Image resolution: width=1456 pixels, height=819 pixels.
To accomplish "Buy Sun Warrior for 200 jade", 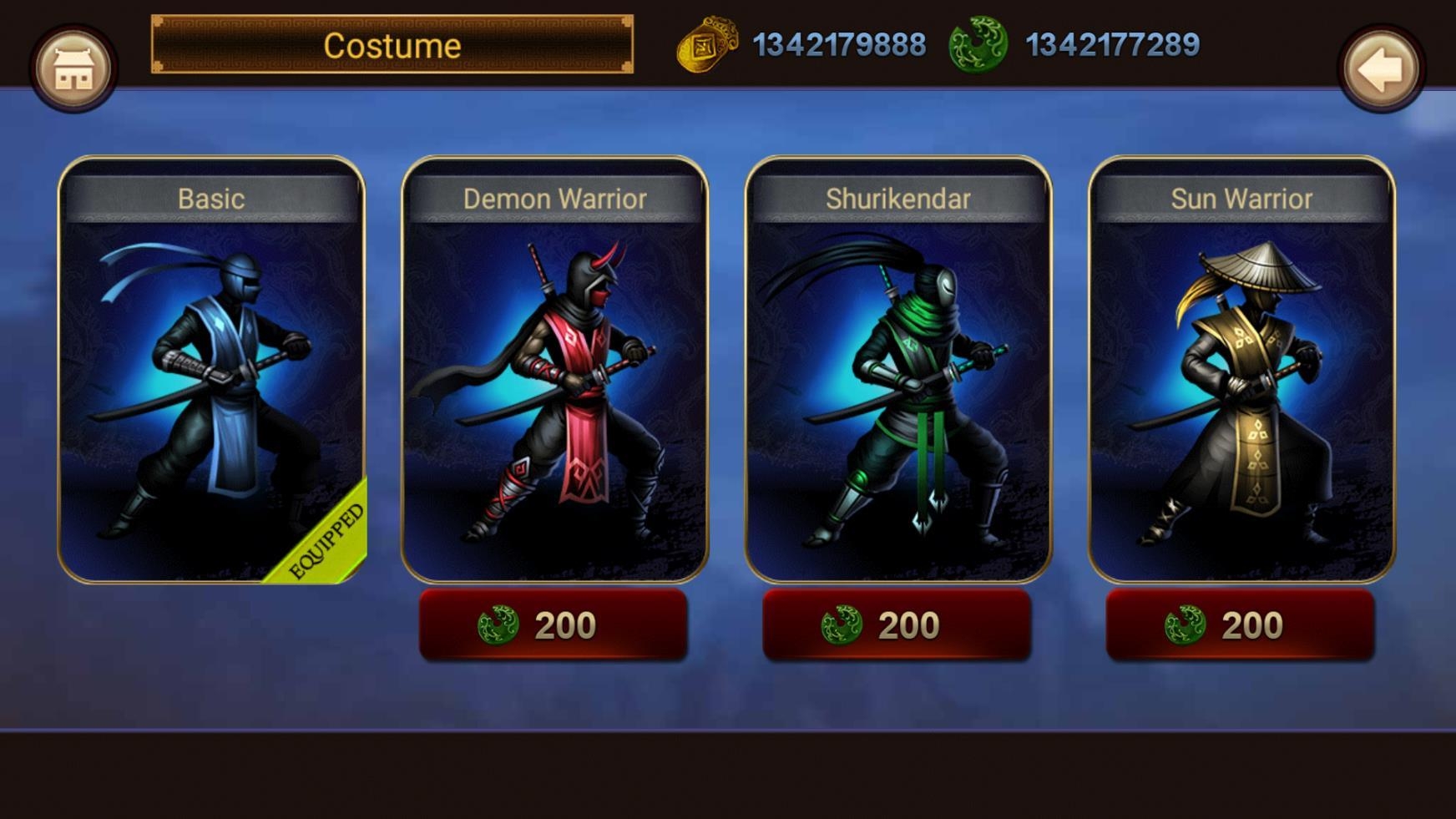I will pos(1240,625).
